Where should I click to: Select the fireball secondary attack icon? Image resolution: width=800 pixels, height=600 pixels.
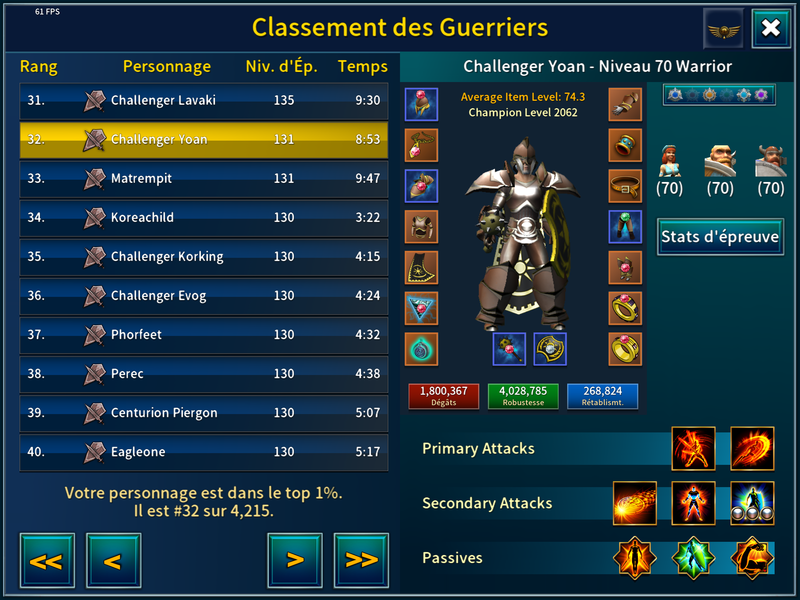pyautogui.click(x=635, y=503)
